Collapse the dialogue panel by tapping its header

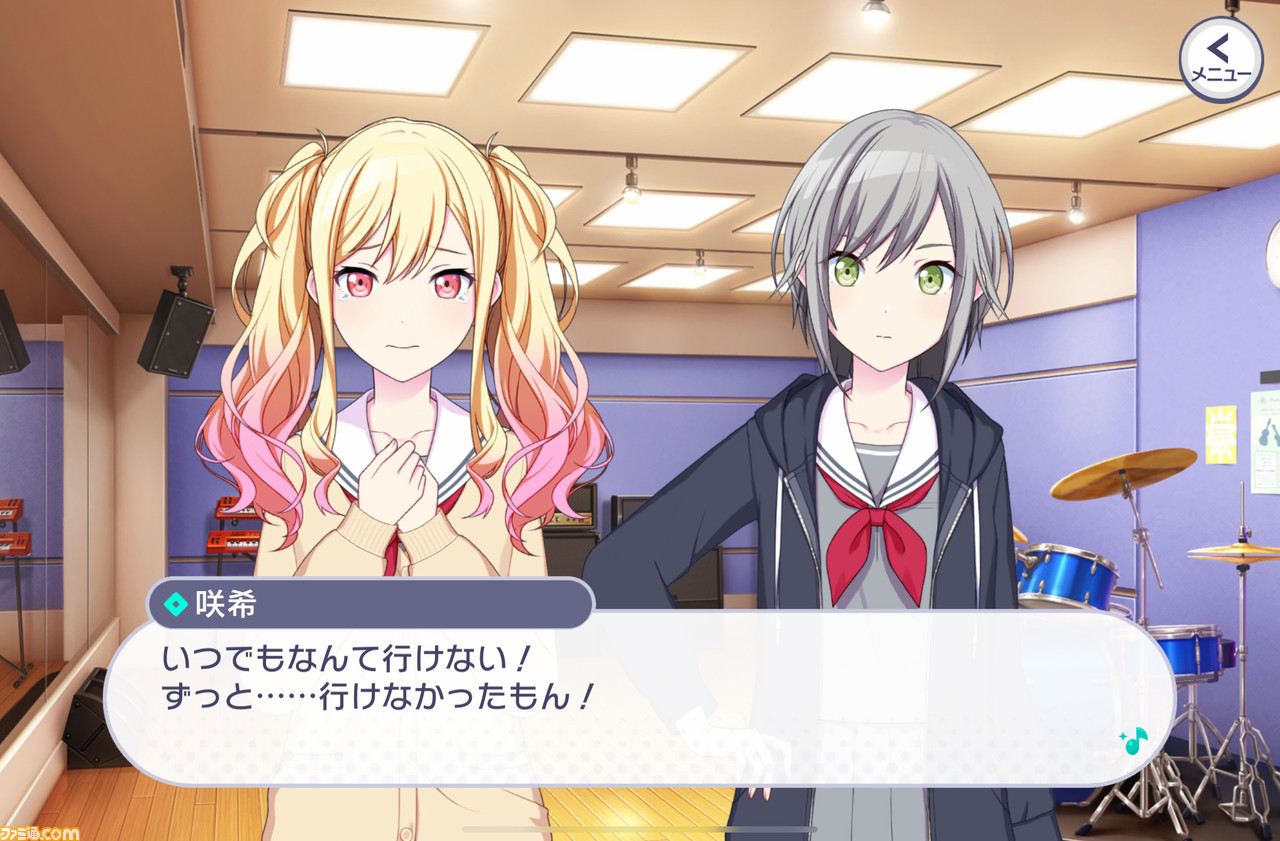pos(370,600)
